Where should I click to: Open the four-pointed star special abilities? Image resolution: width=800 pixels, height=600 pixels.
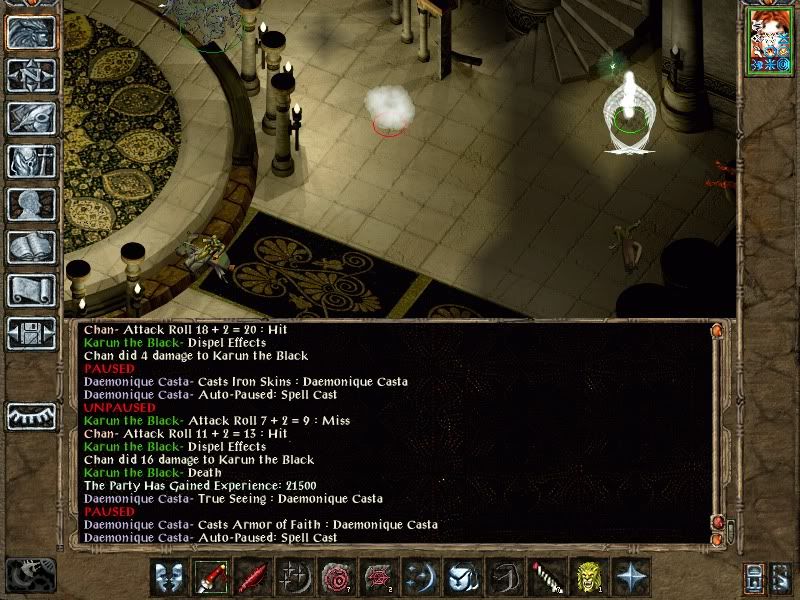click(x=630, y=577)
